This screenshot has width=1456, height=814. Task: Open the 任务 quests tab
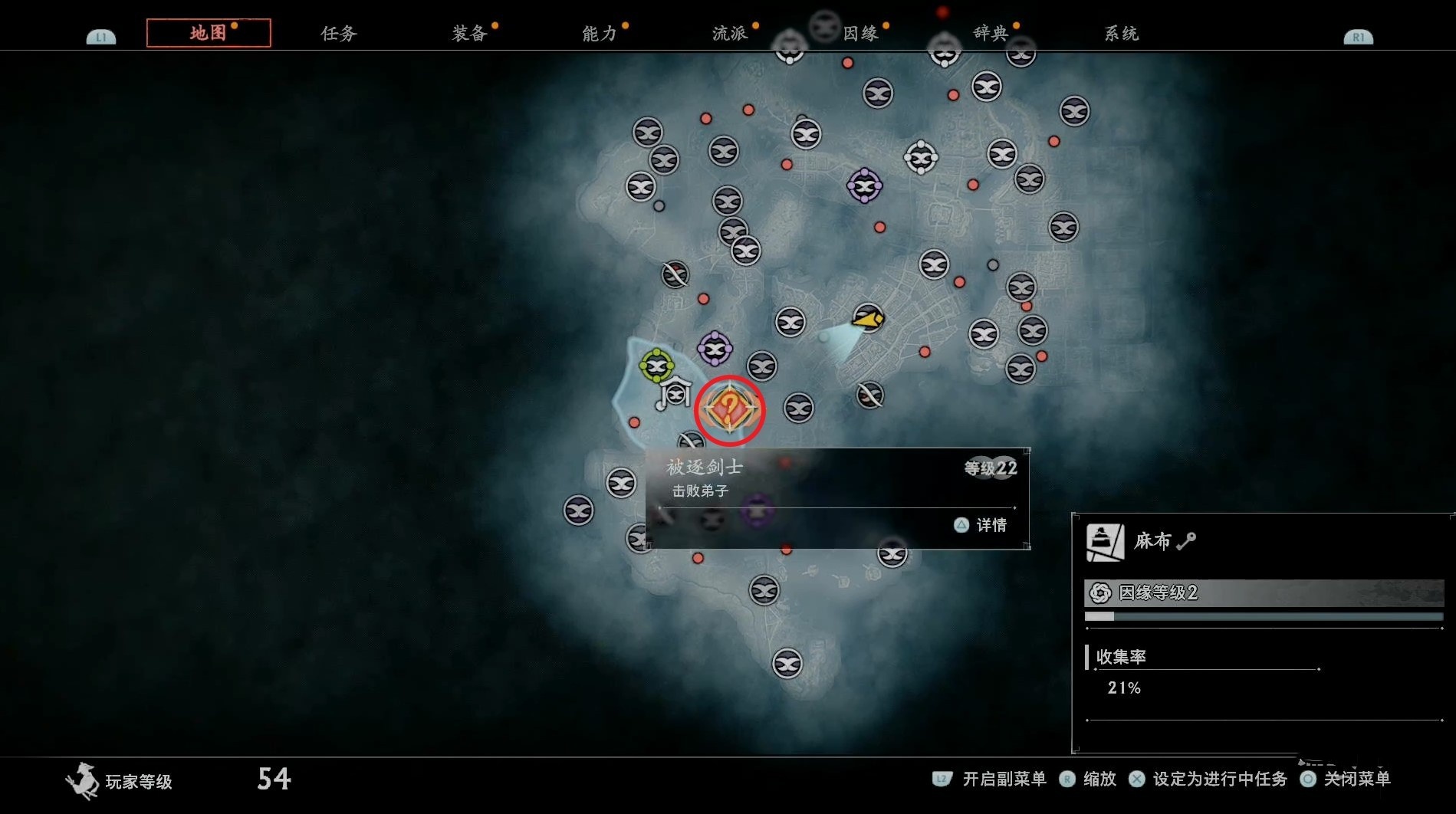tap(339, 34)
